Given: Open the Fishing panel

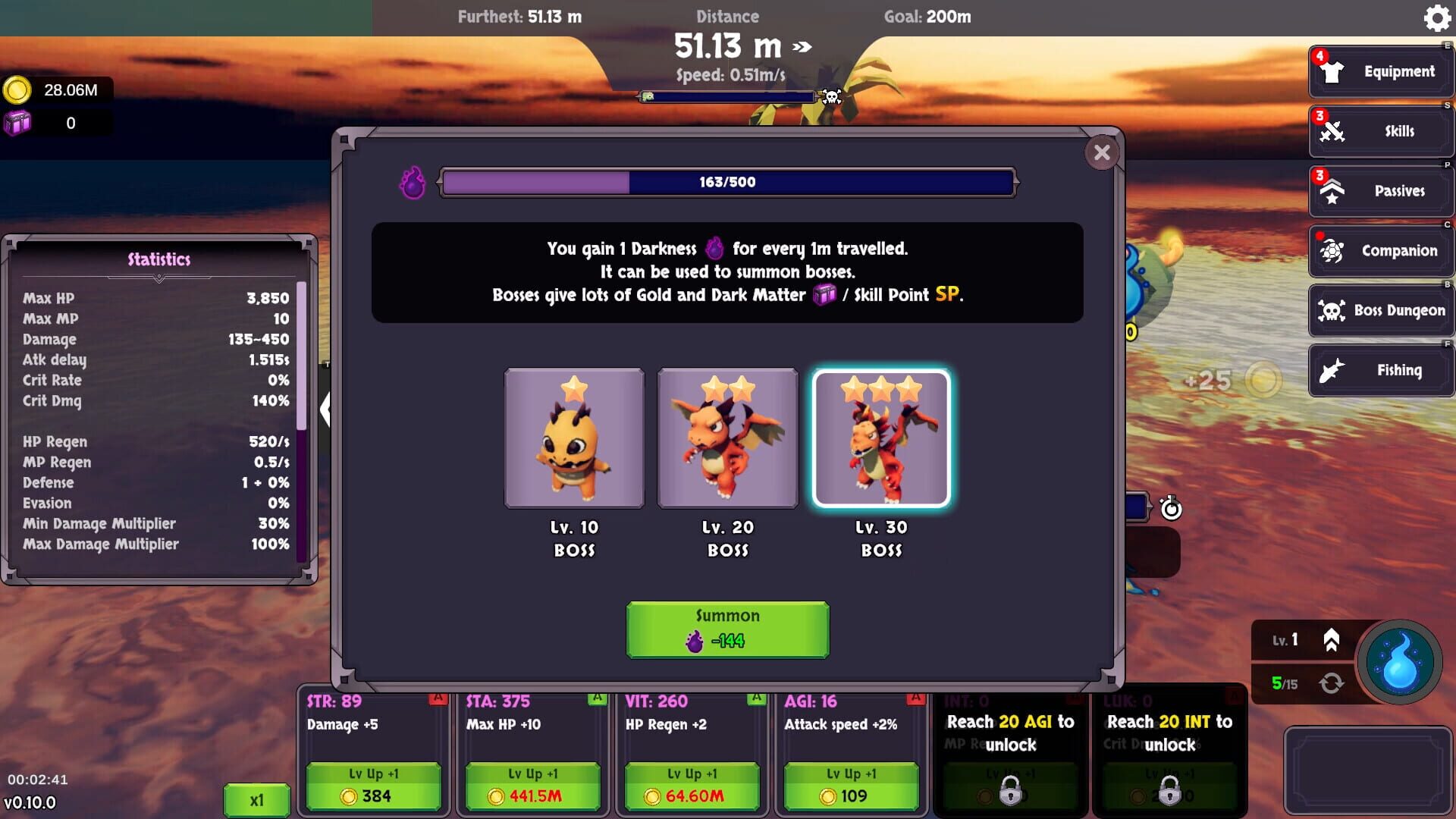Looking at the screenshot, I should coord(1380,370).
